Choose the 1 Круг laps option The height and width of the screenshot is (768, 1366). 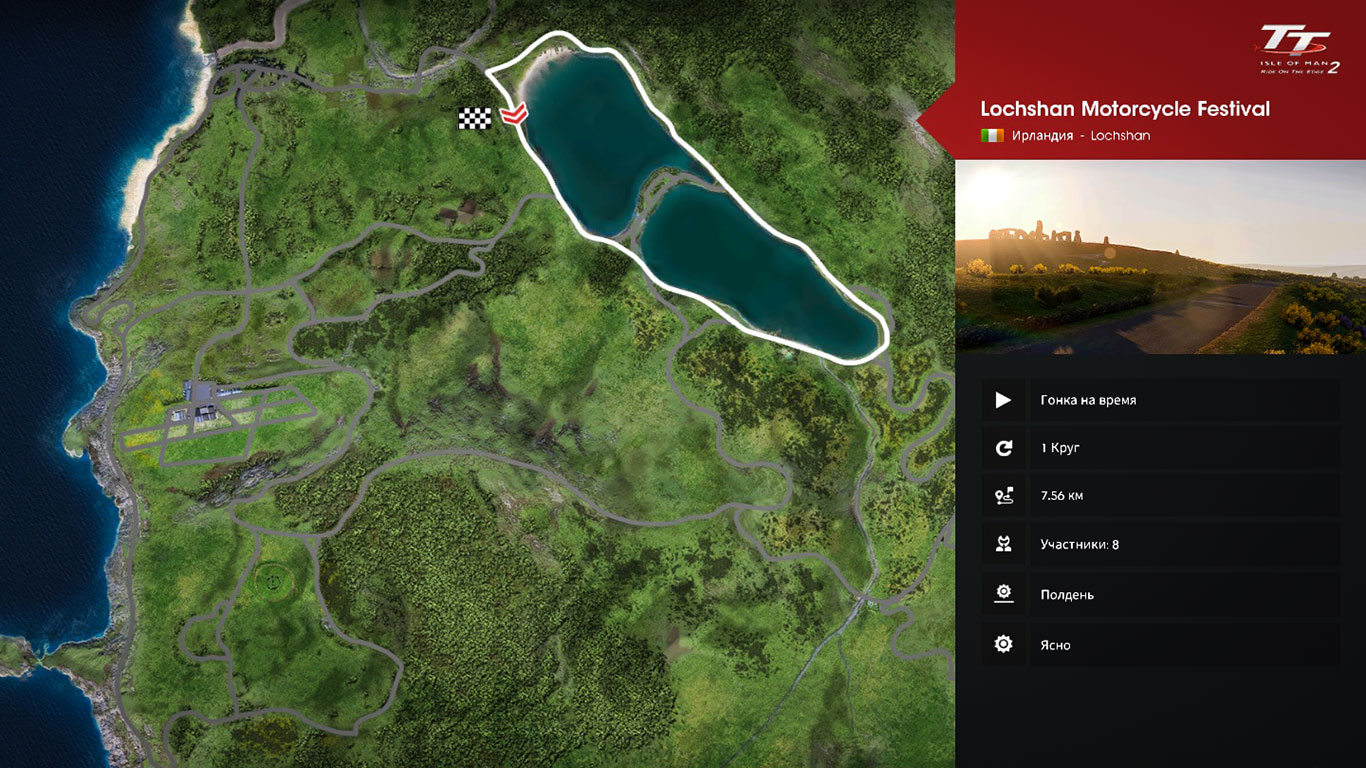1160,448
